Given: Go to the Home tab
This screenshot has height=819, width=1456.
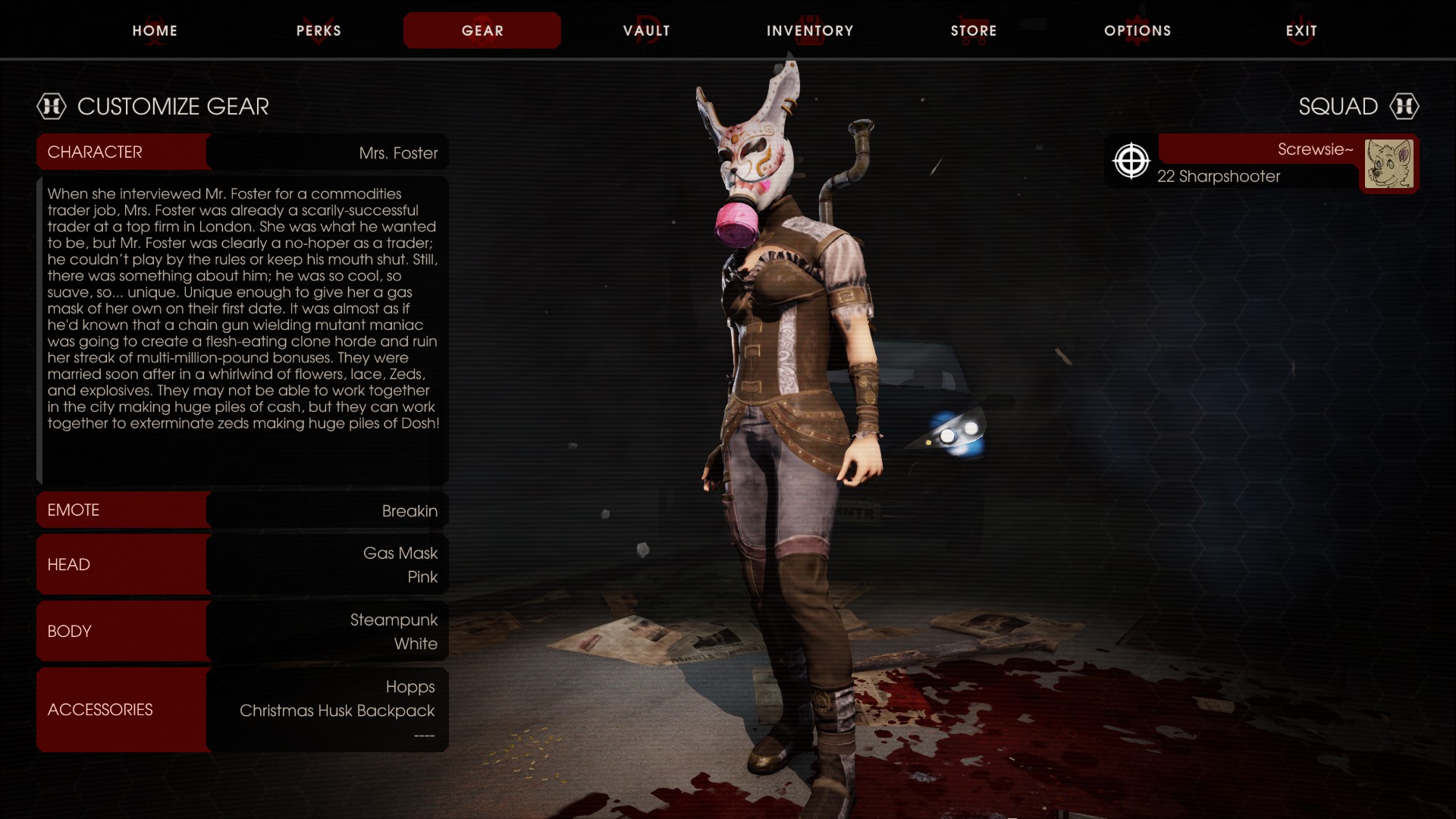Looking at the screenshot, I should [155, 30].
